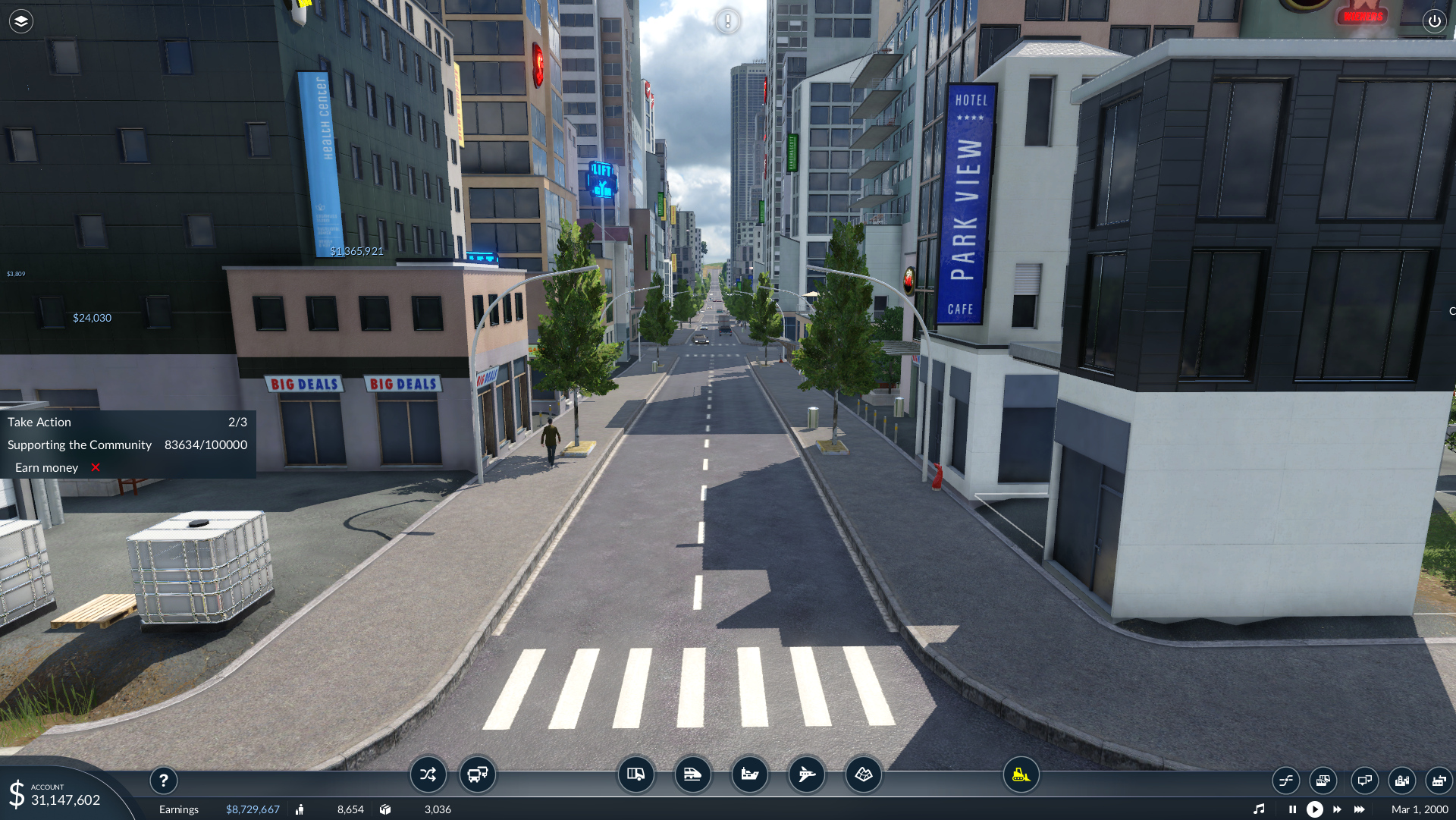The height and width of the screenshot is (820, 1456).
Task: Open the question mark help button
Action: tap(164, 781)
